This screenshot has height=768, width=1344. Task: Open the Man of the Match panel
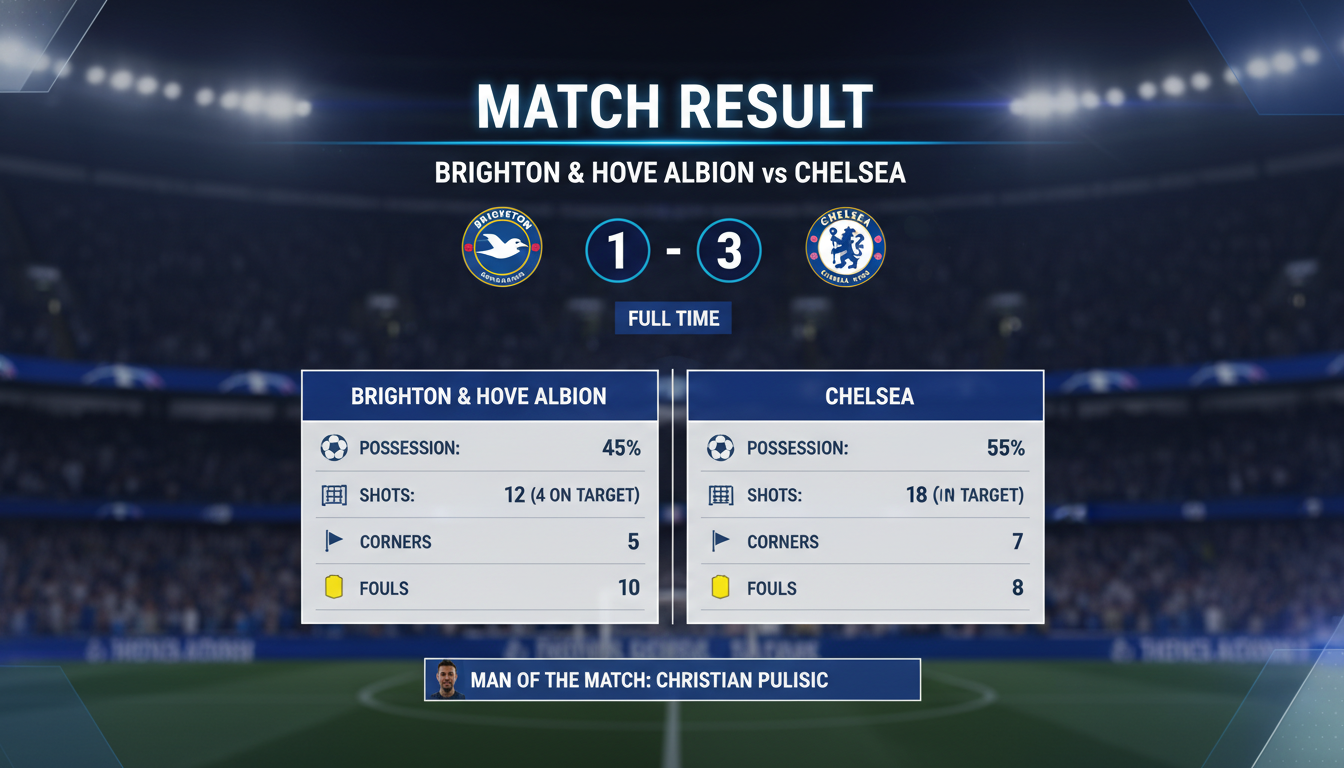pyautogui.click(x=672, y=679)
